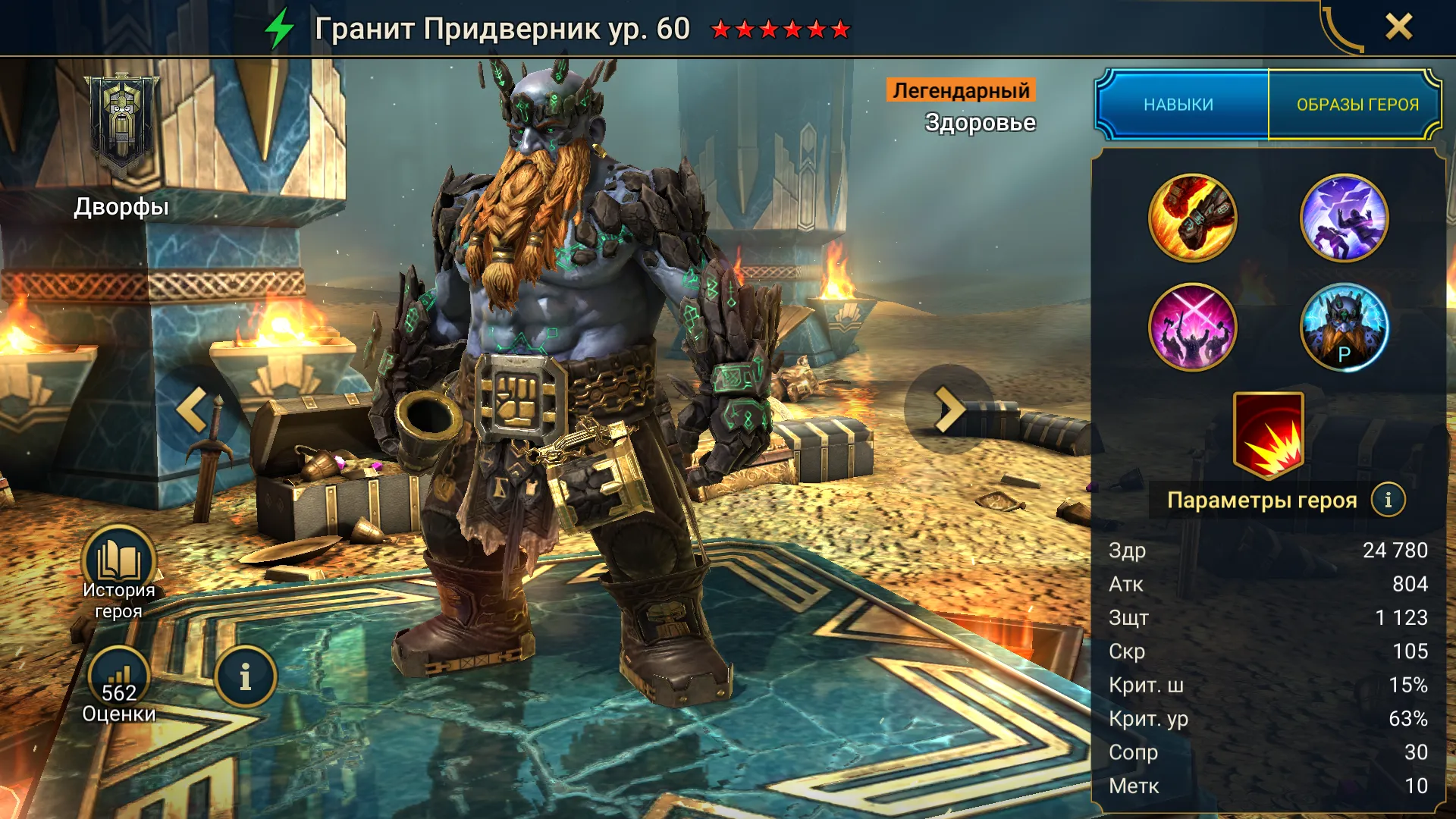This screenshot has width=1456, height=819.
Task: Select the pink crossed beams skill icon
Action: (x=1192, y=328)
